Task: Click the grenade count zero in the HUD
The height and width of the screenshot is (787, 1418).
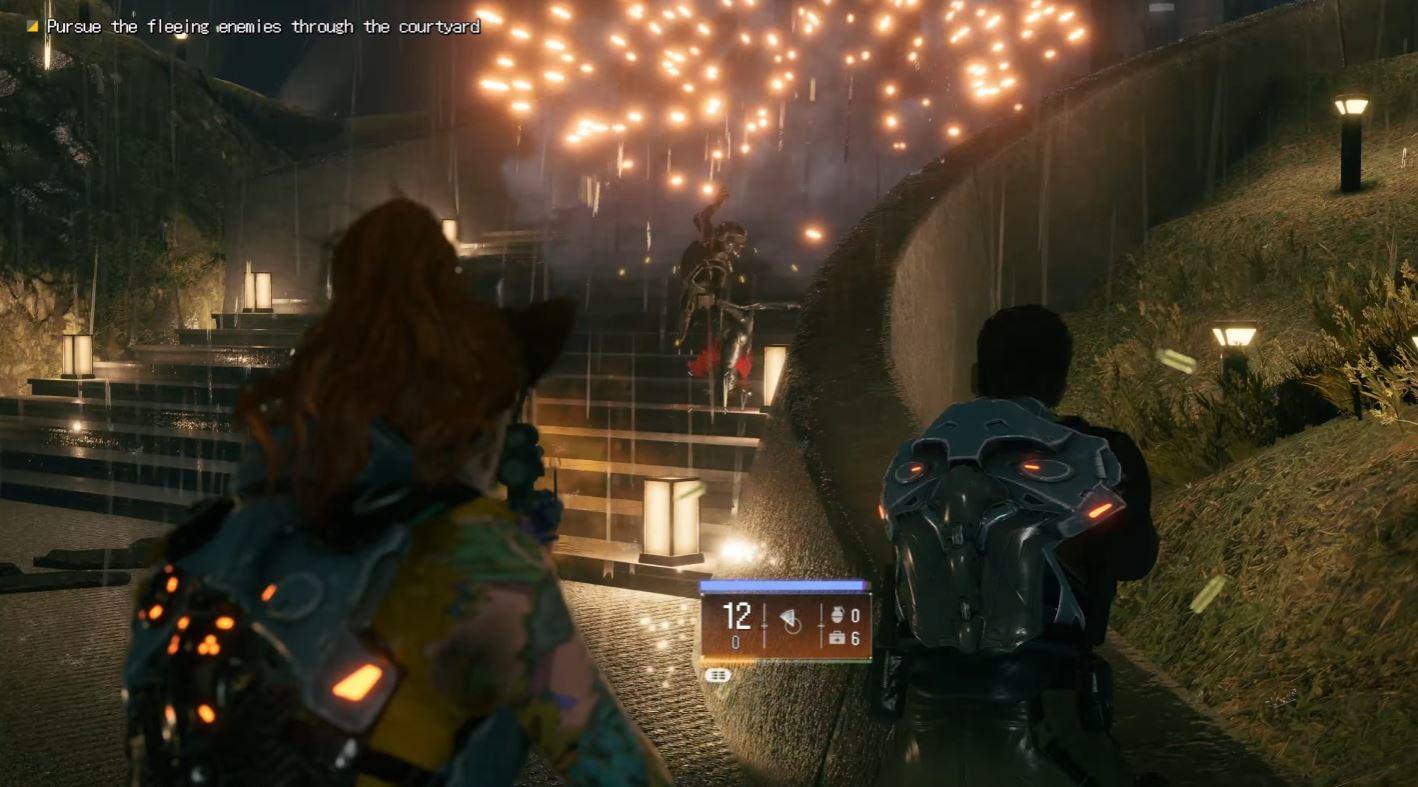Action: tap(856, 615)
